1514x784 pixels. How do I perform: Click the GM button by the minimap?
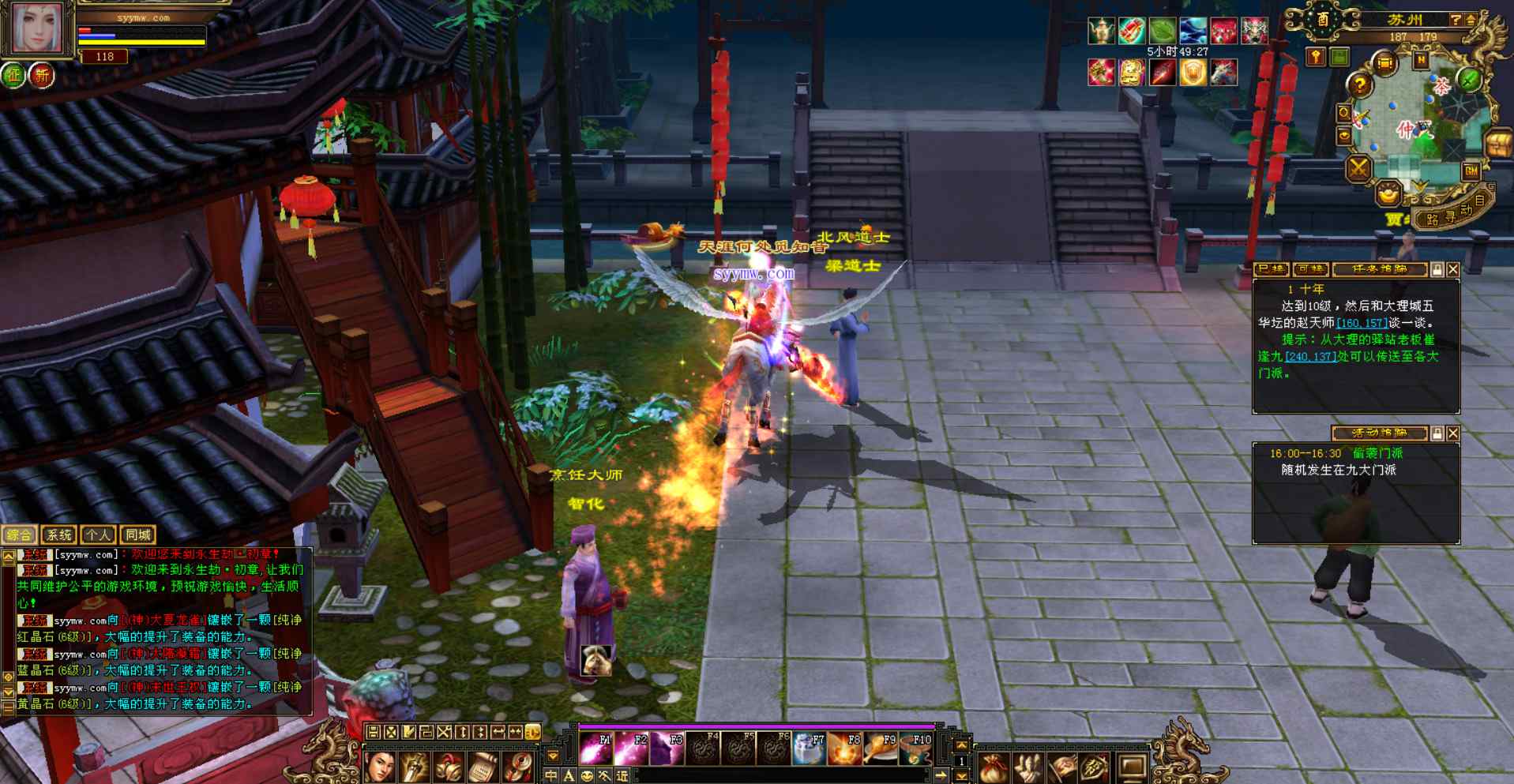(1471, 171)
